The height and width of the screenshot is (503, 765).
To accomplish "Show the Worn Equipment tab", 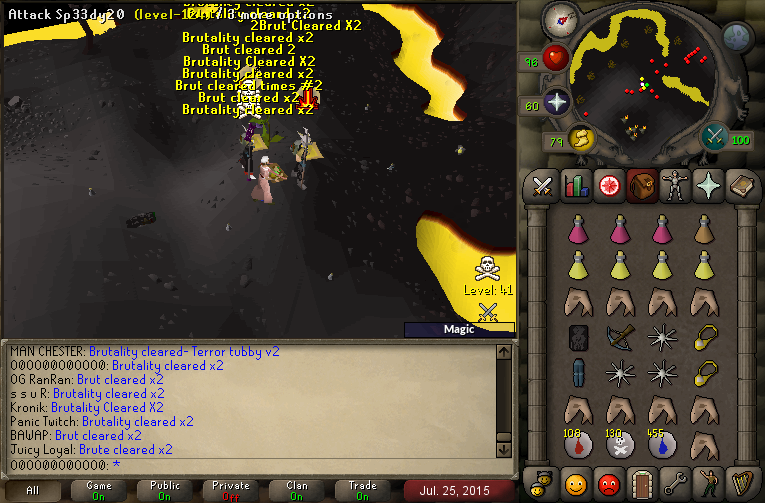I will tap(674, 185).
